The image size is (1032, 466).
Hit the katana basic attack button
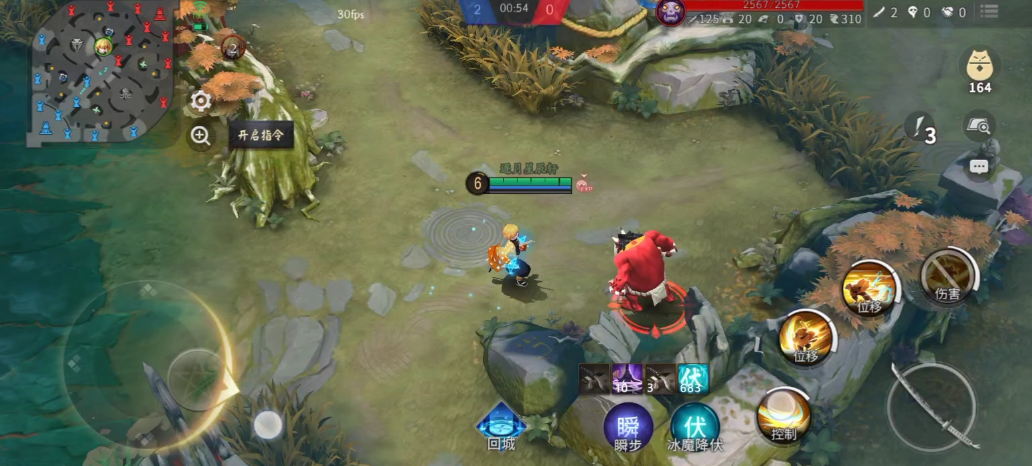[930, 406]
